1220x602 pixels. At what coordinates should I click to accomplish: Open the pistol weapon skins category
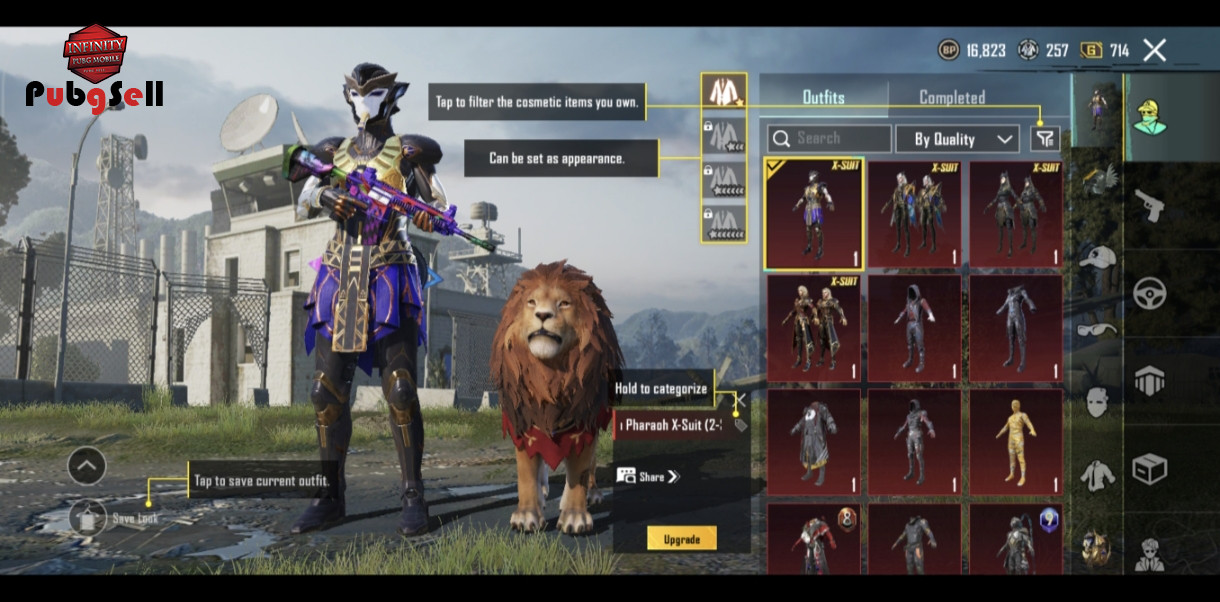1148,204
